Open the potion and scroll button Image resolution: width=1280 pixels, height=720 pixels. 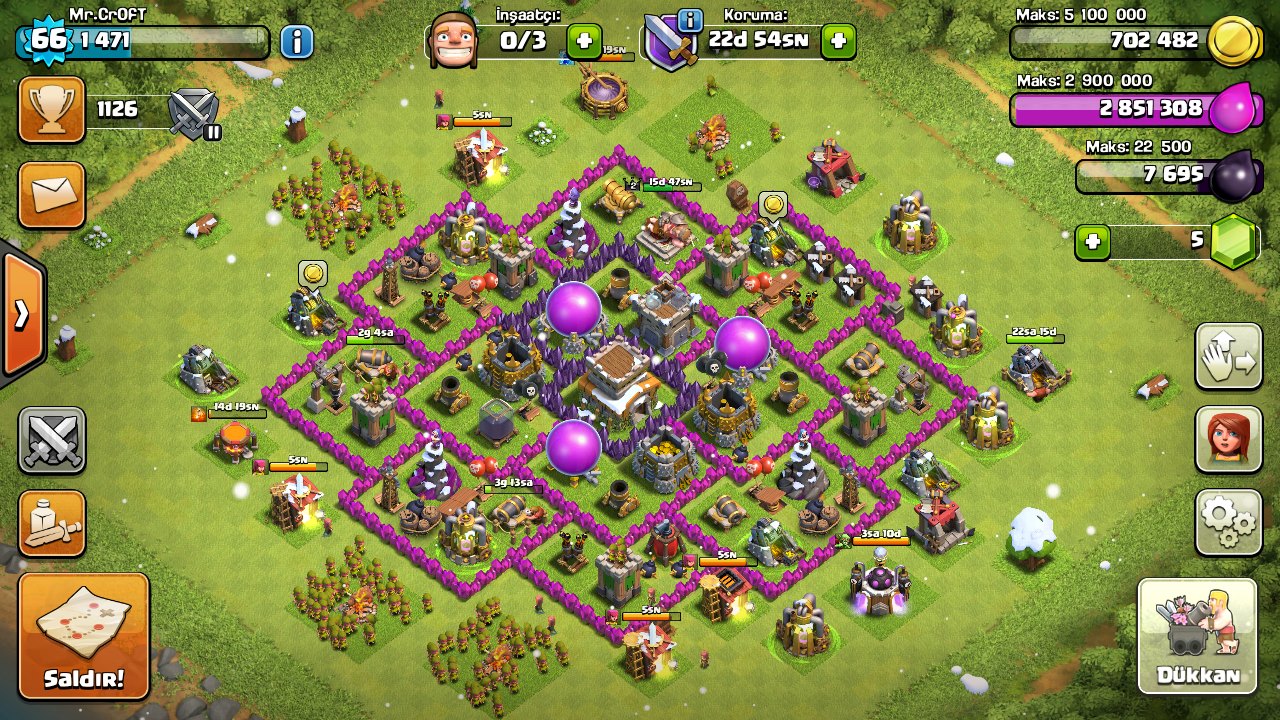click(51, 523)
